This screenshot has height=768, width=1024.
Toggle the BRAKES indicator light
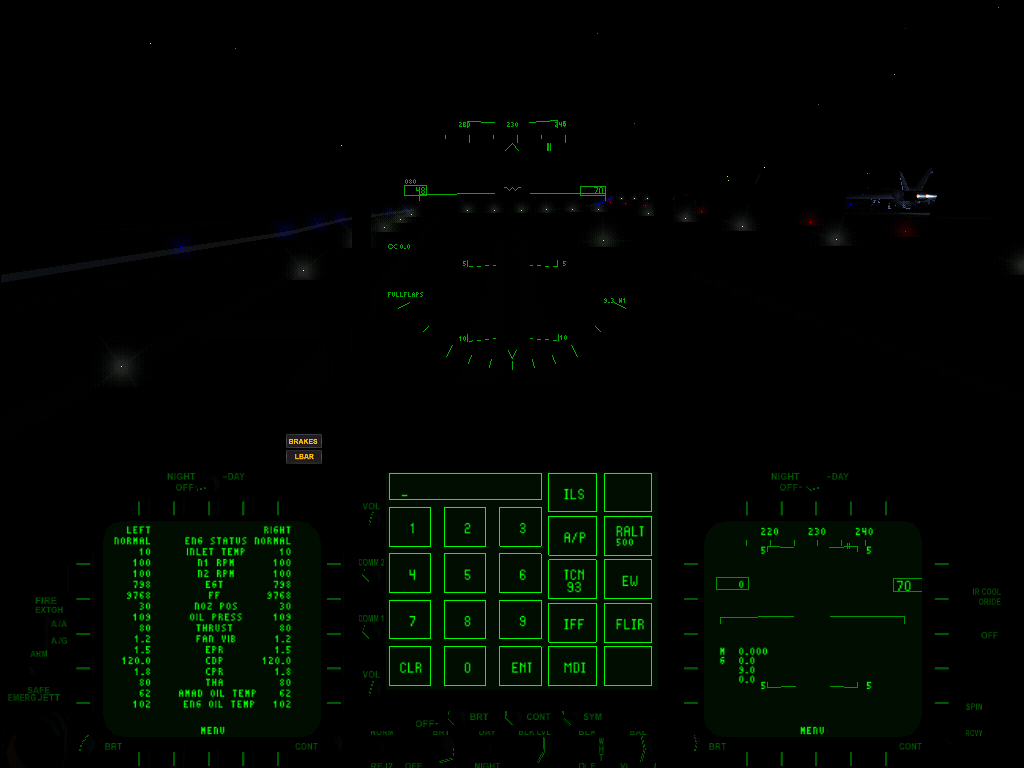(303, 441)
